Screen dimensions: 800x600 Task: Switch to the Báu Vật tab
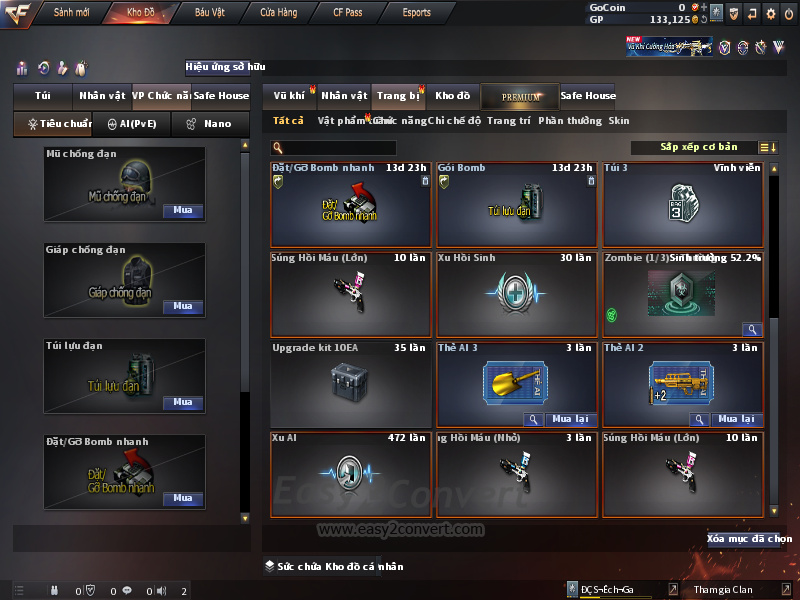pyautogui.click(x=209, y=13)
